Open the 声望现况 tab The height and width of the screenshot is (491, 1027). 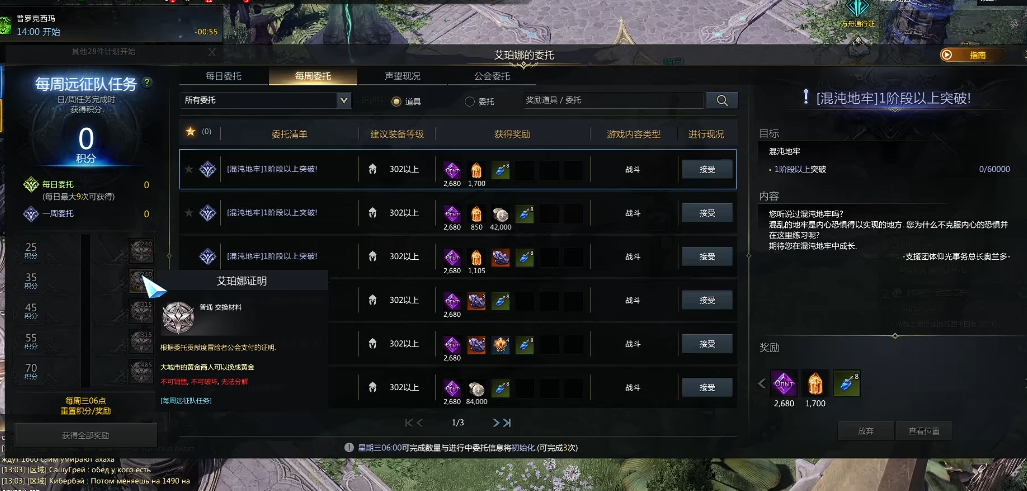tap(402, 76)
